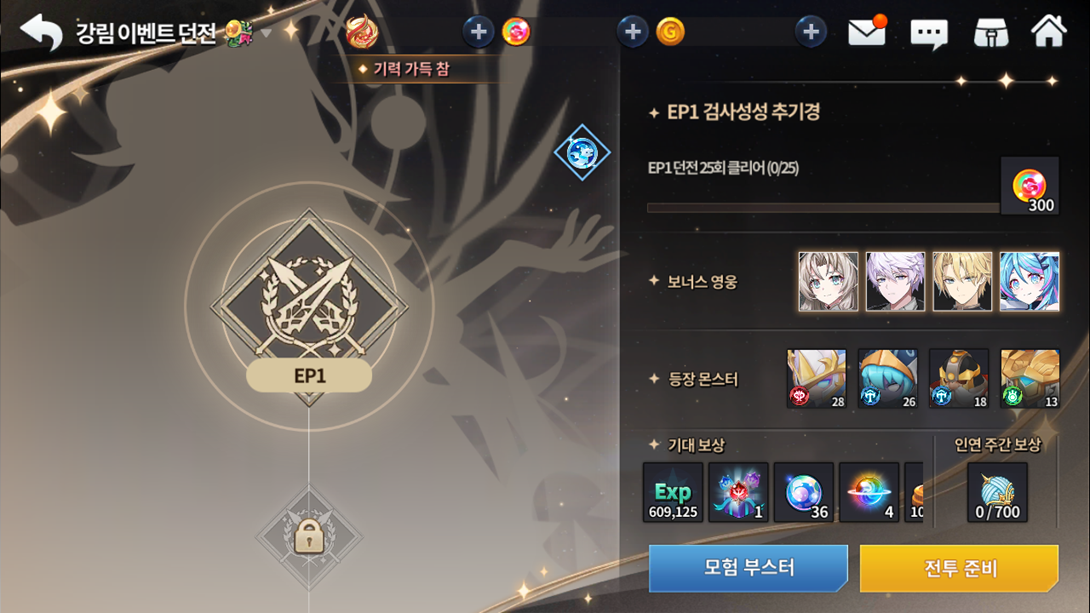Open the inventory bag icon
The height and width of the screenshot is (613, 1090).
tap(990, 33)
